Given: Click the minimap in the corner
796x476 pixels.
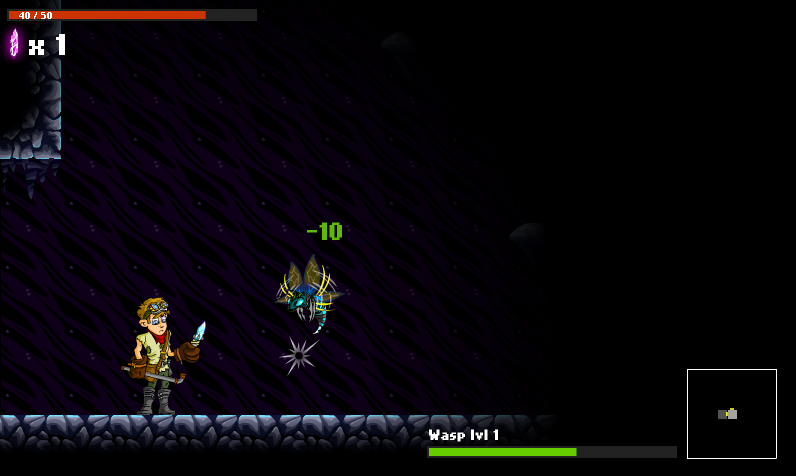Looking at the screenshot, I should (x=731, y=413).
